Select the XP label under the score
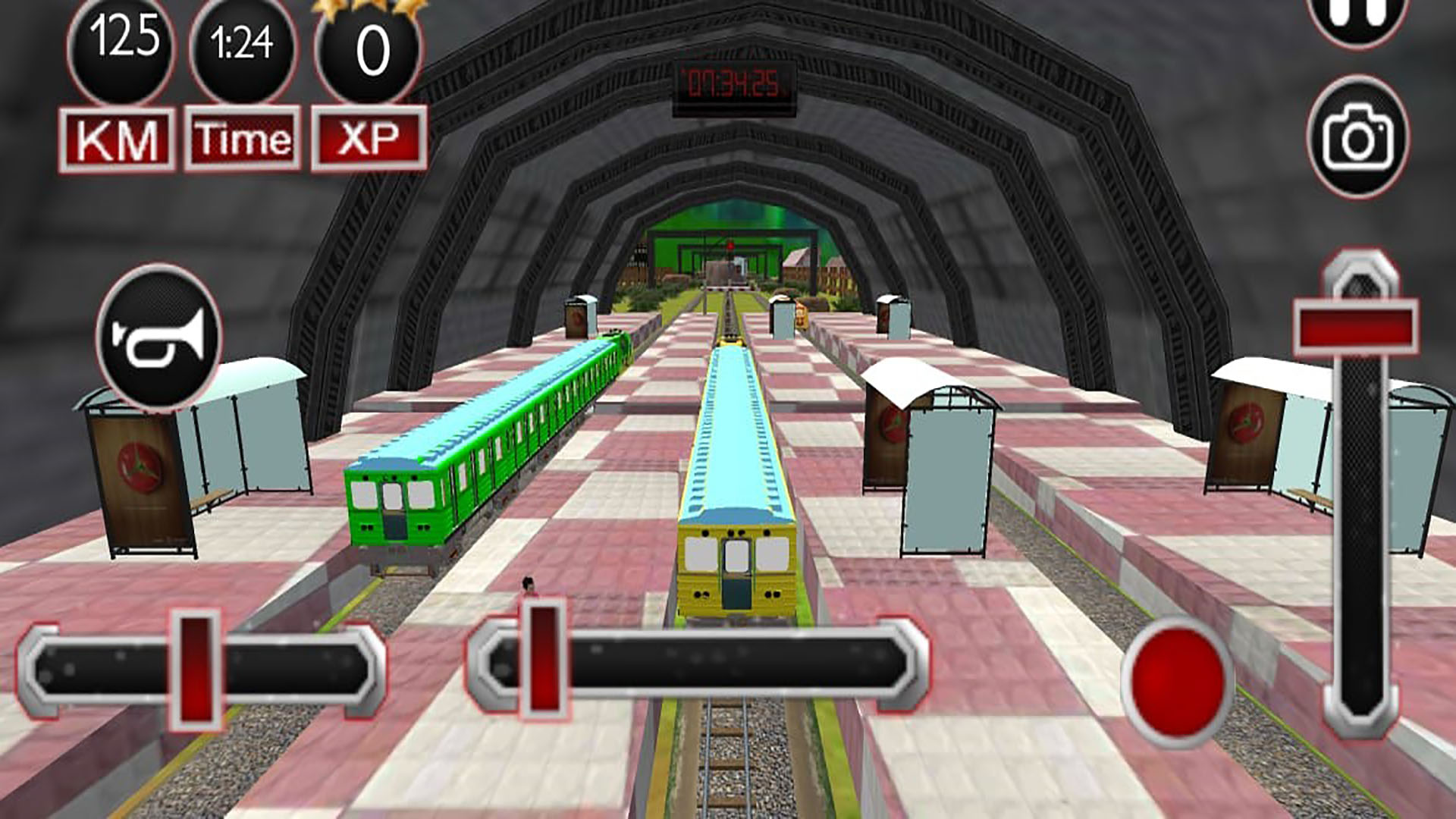1456x819 pixels. 366,137
